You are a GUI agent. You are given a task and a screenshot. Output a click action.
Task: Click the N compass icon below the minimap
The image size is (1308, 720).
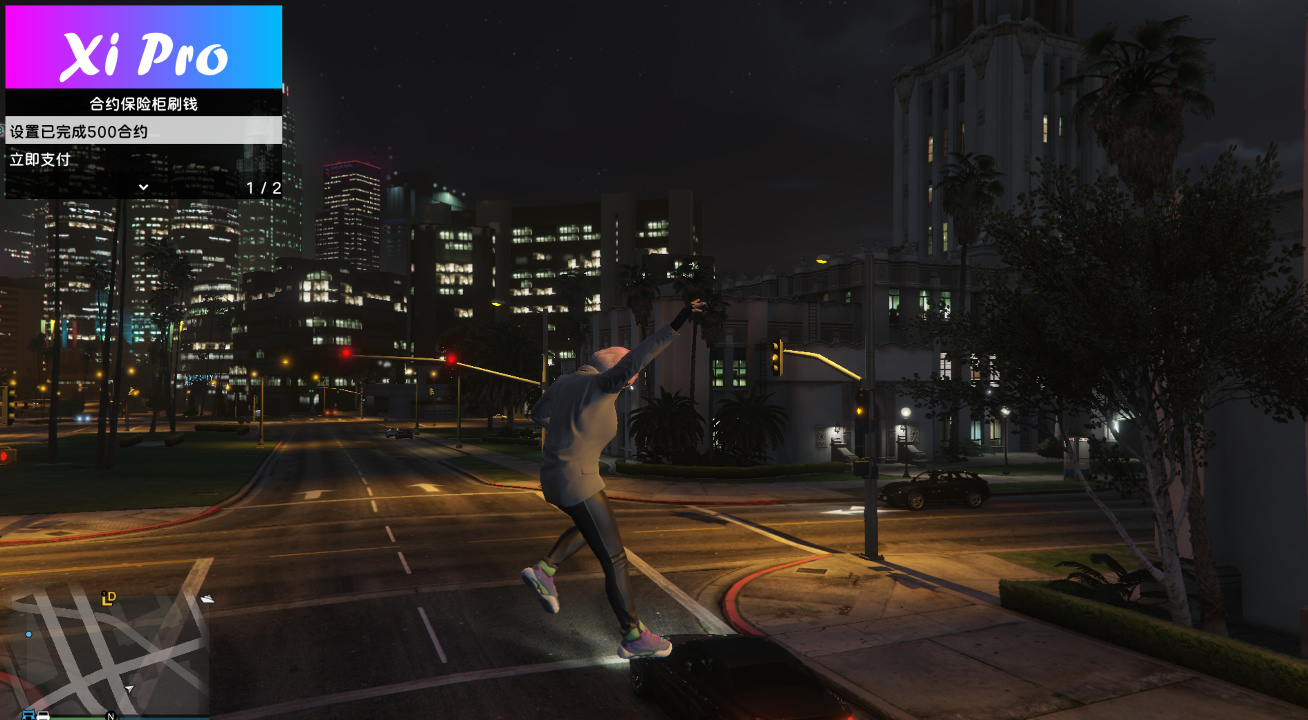(110, 716)
